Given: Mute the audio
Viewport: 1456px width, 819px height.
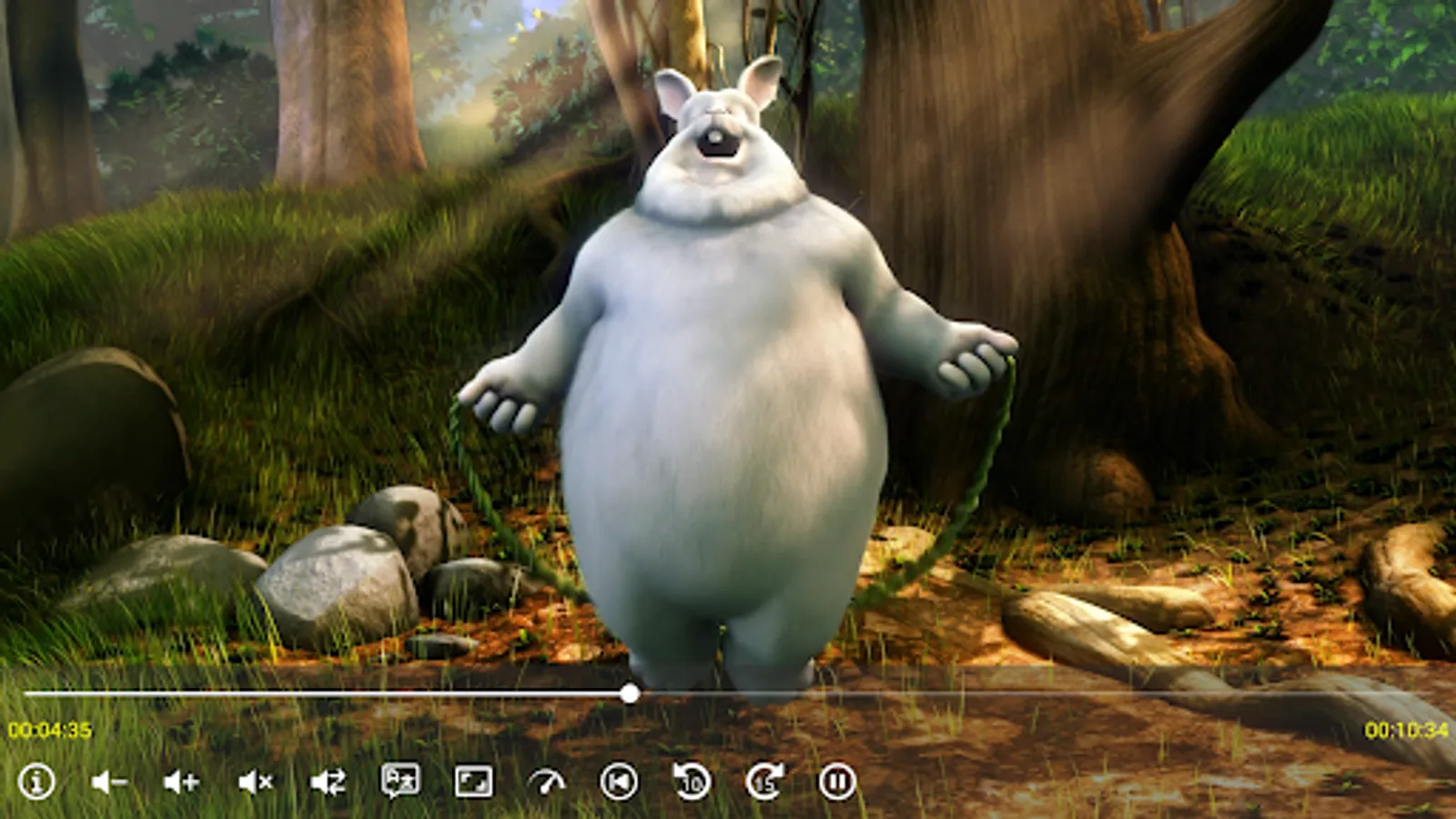Looking at the screenshot, I should click(253, 781).
